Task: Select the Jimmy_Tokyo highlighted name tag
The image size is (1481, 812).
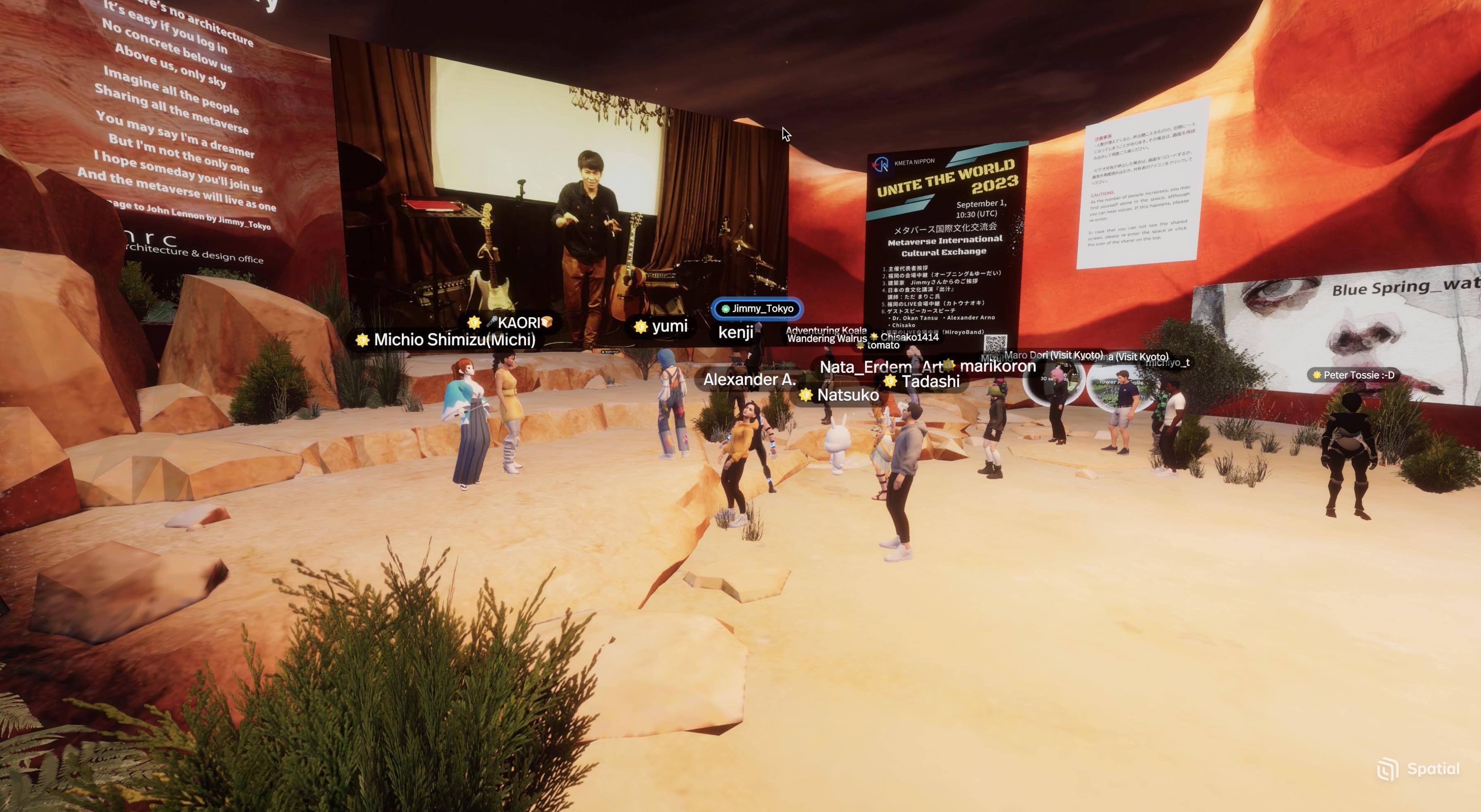Action: [x=757, y=309]
